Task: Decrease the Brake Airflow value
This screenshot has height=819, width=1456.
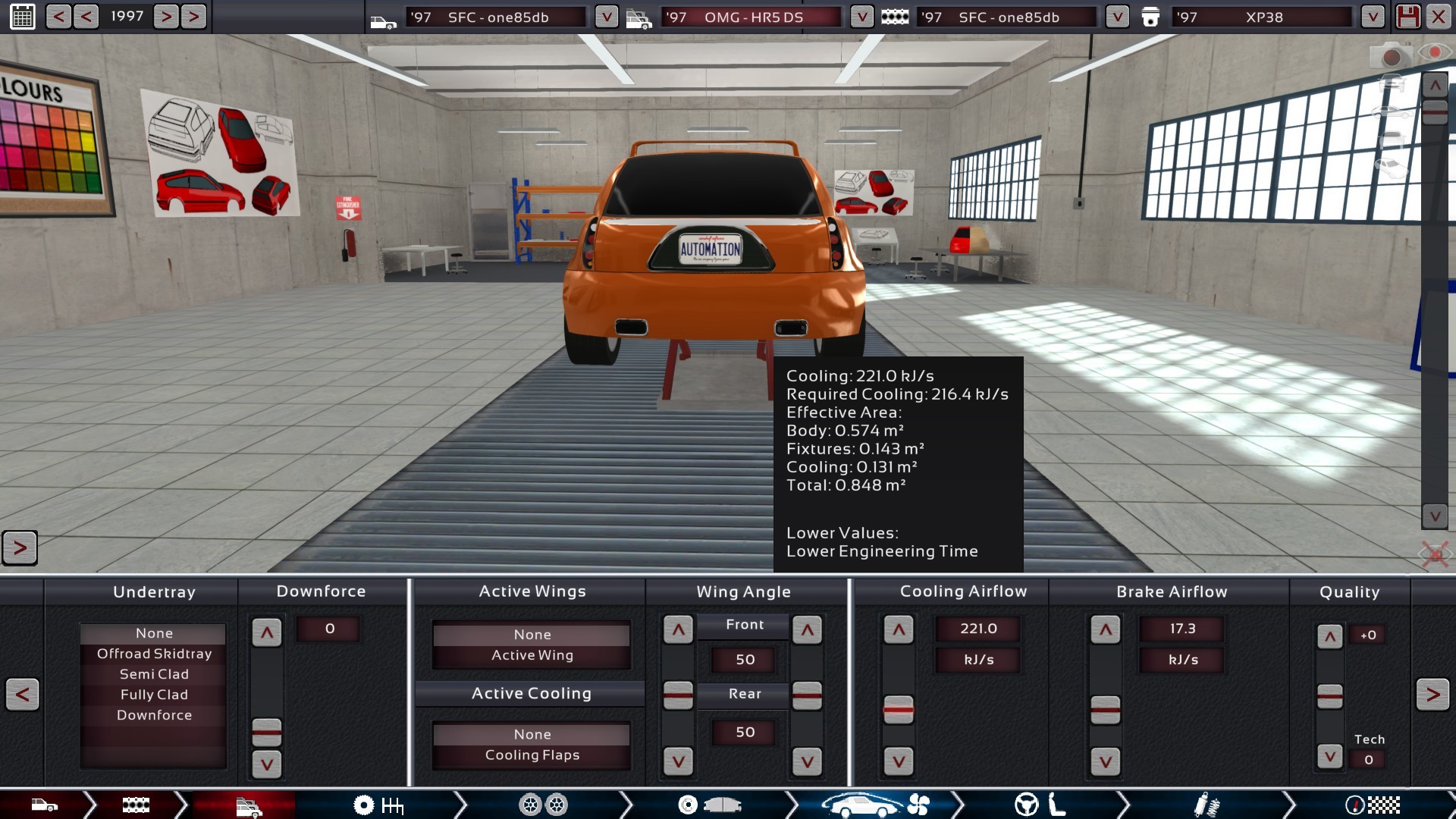Action: (x=1105, y=761)
